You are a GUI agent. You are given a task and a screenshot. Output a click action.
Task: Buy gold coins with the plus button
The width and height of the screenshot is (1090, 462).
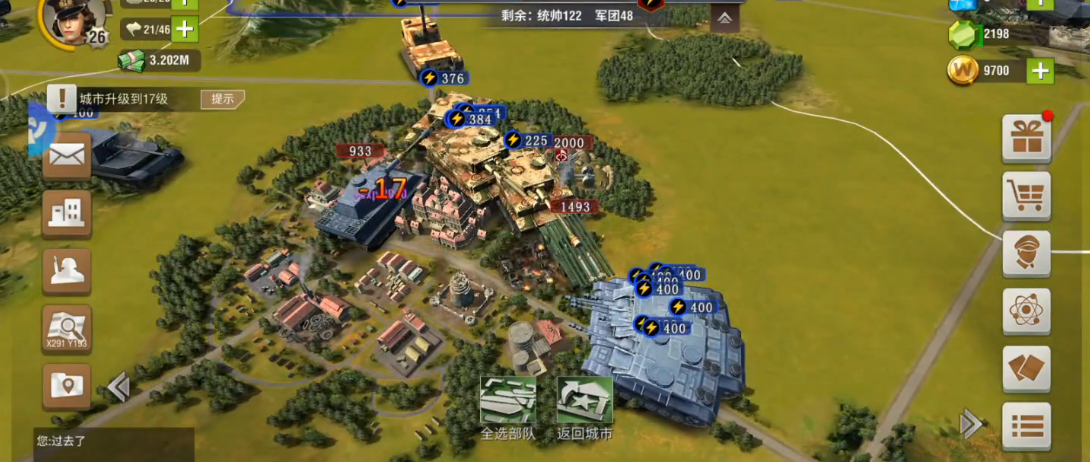1040,71
